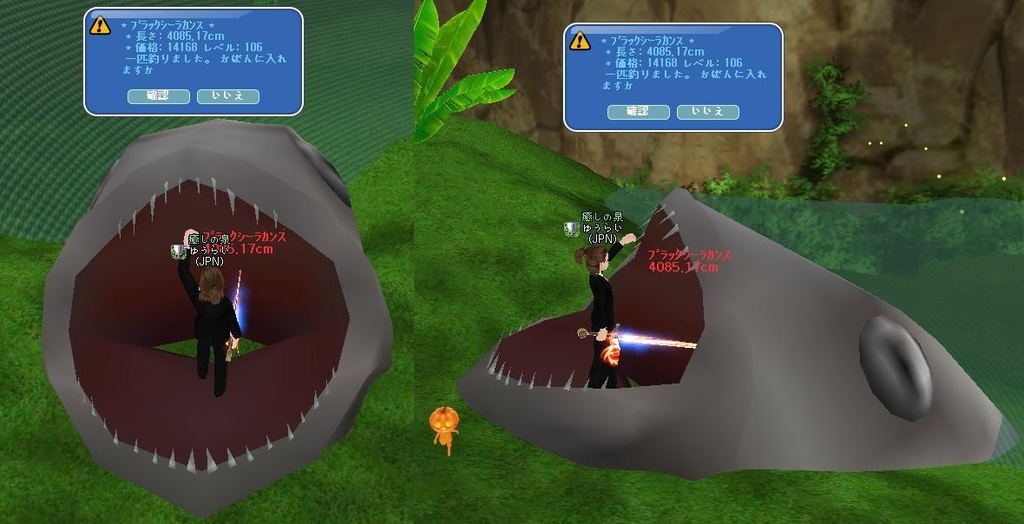Decline with いいえ in the dialog over the rocky cliff
Viewport: 1024px width, 524px height.
pyautogui.click(x=708, y=112)
